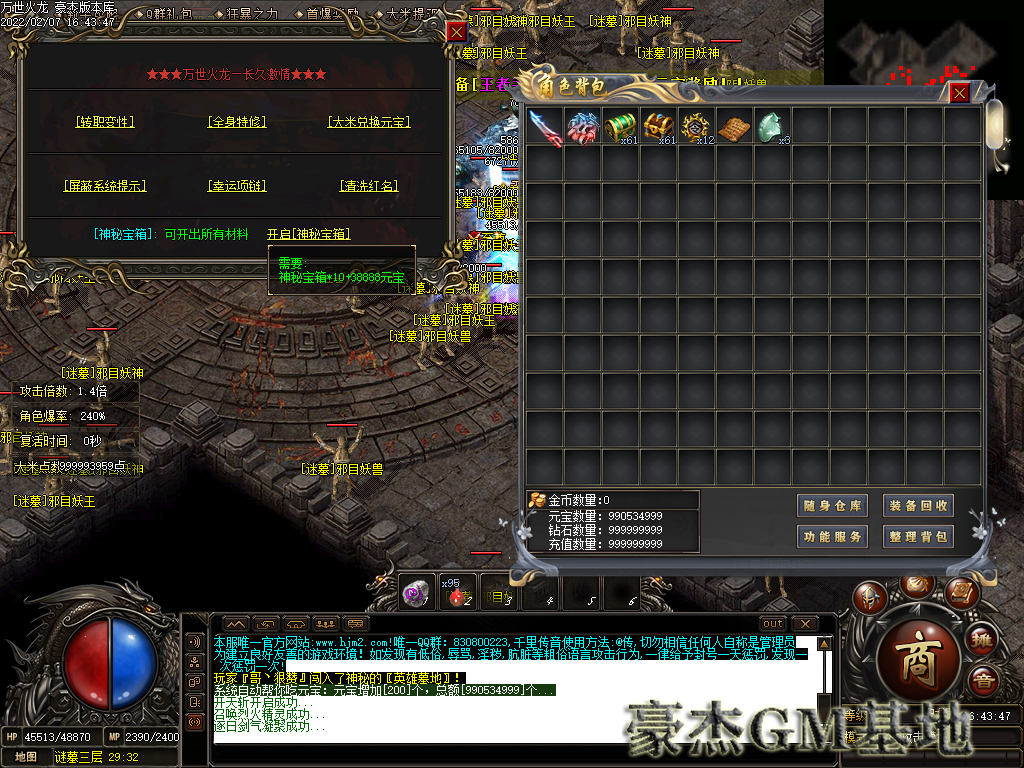1024x768 pixels.
Task: Close the 角色背包 inventory window
Action: (x=959, y=93)
